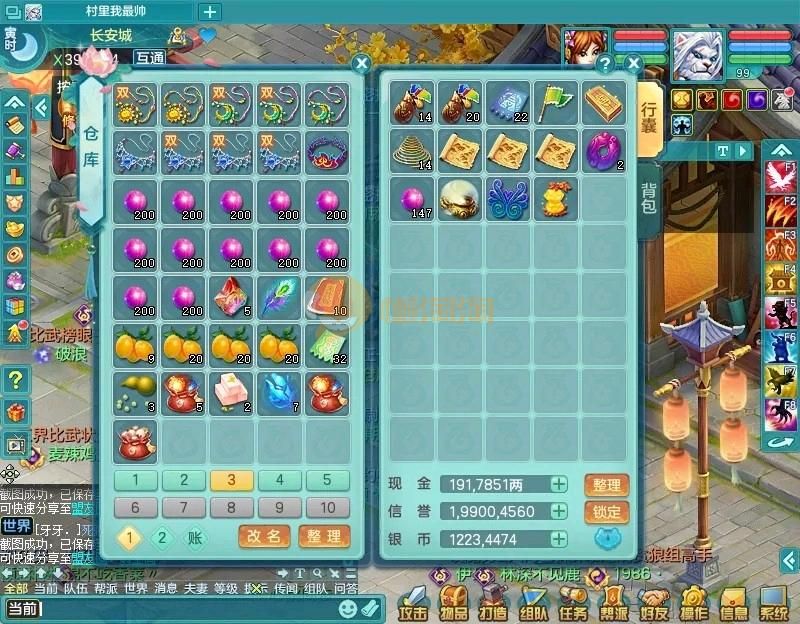Screen dimensions: 800x624
Task: Open the inventory help question mark
Action: (604, 63)
